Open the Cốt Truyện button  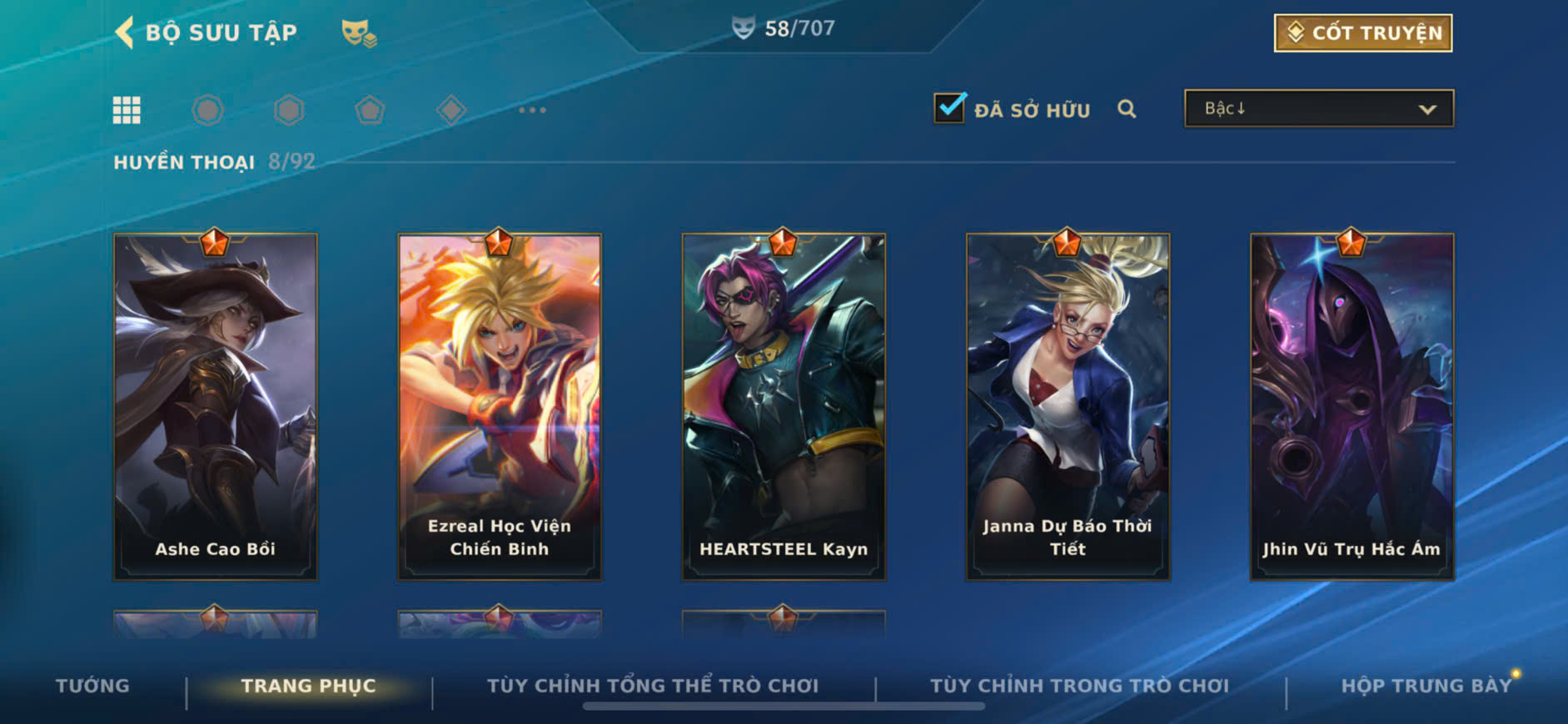pos(1362,33)
